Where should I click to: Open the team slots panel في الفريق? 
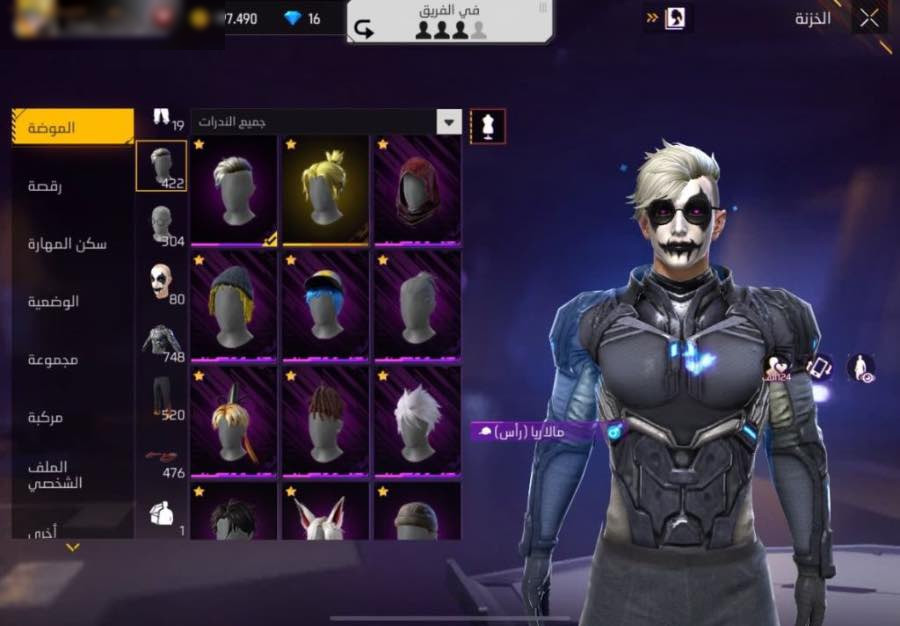[450, 22]
